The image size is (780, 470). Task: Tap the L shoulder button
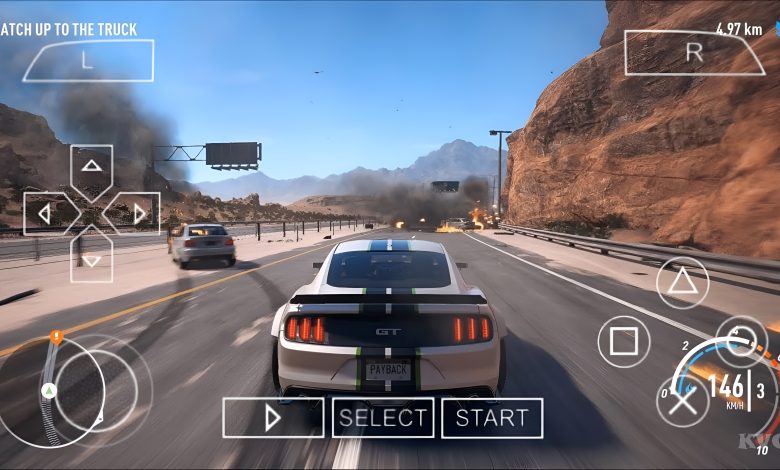88,61
